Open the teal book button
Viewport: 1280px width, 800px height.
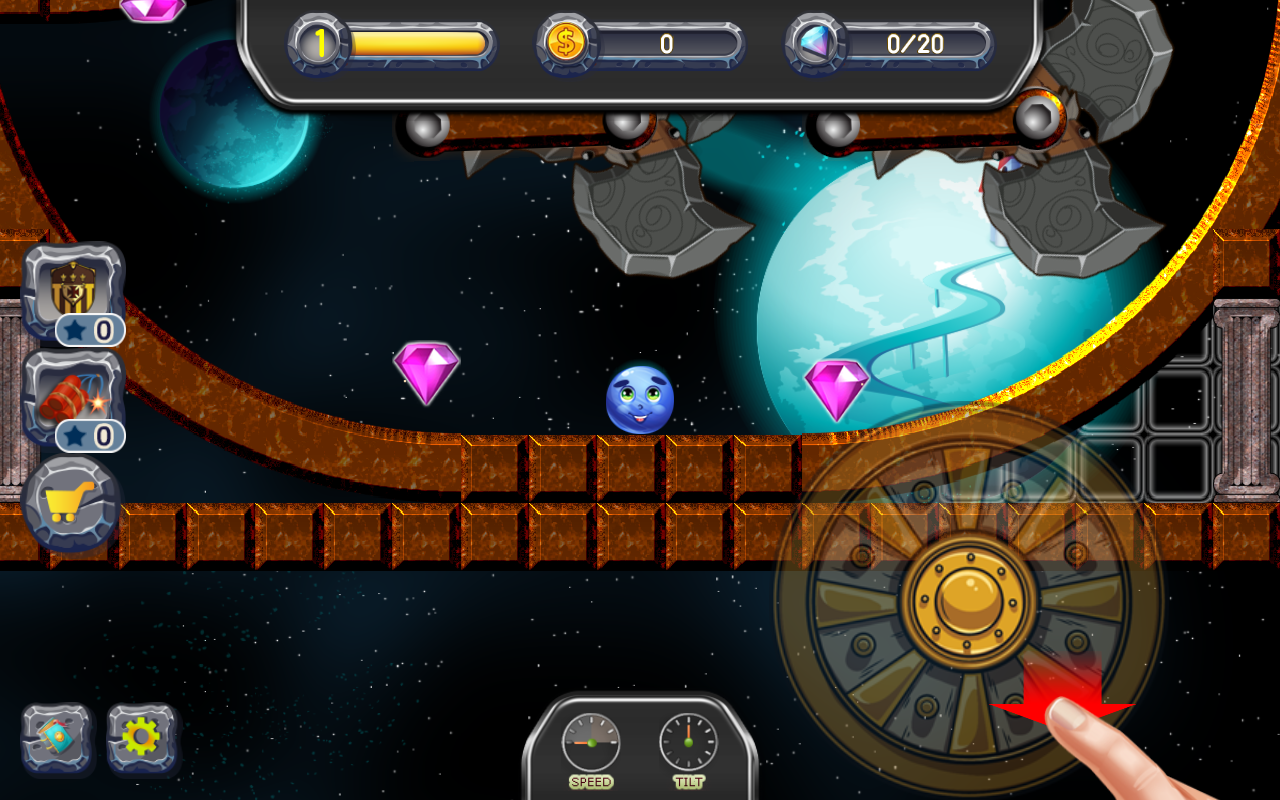pos(57,739)
